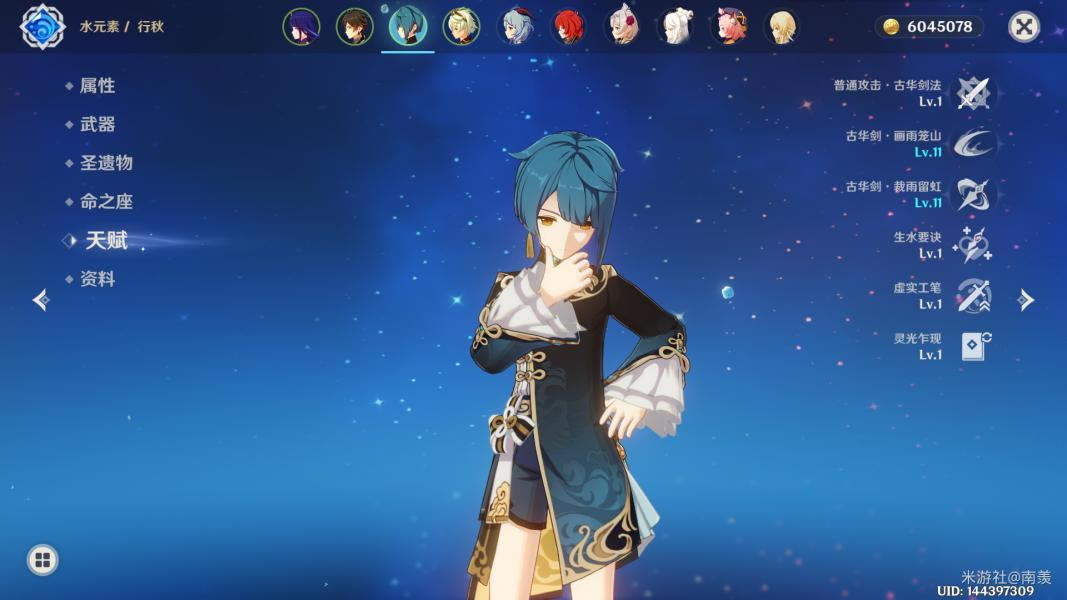Select the 古华剑·画雨笼山 skill icon
The height and width of the screenshot is (600, 1067).
click(972, 144)
